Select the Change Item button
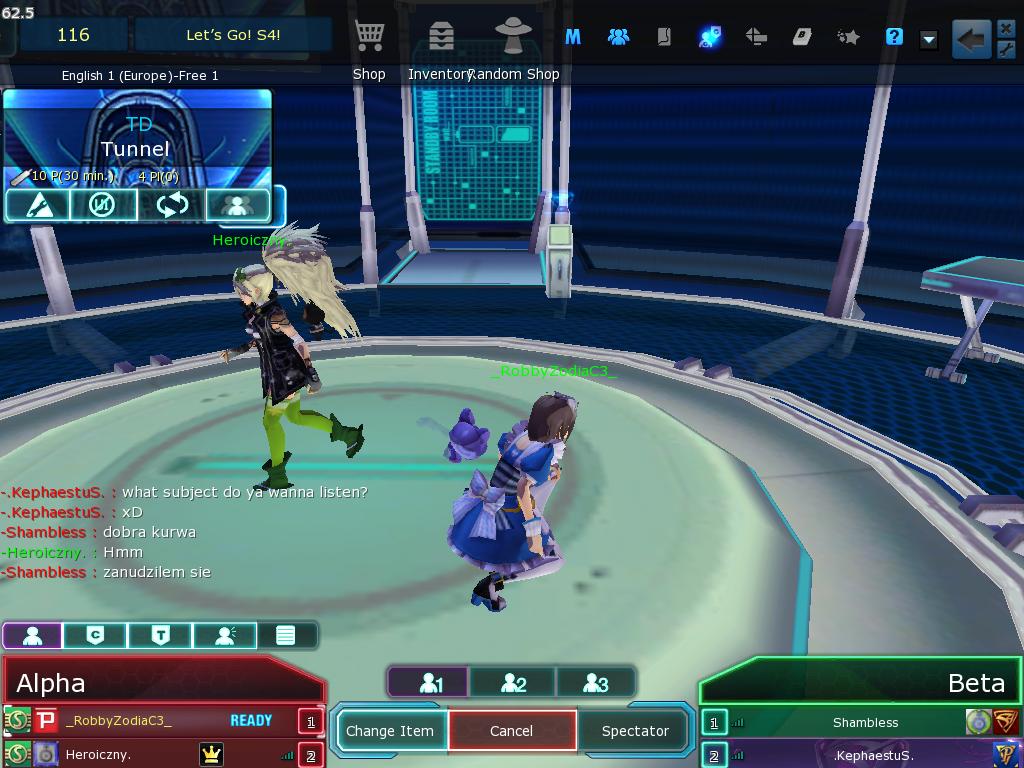 (x=390, y=731)
